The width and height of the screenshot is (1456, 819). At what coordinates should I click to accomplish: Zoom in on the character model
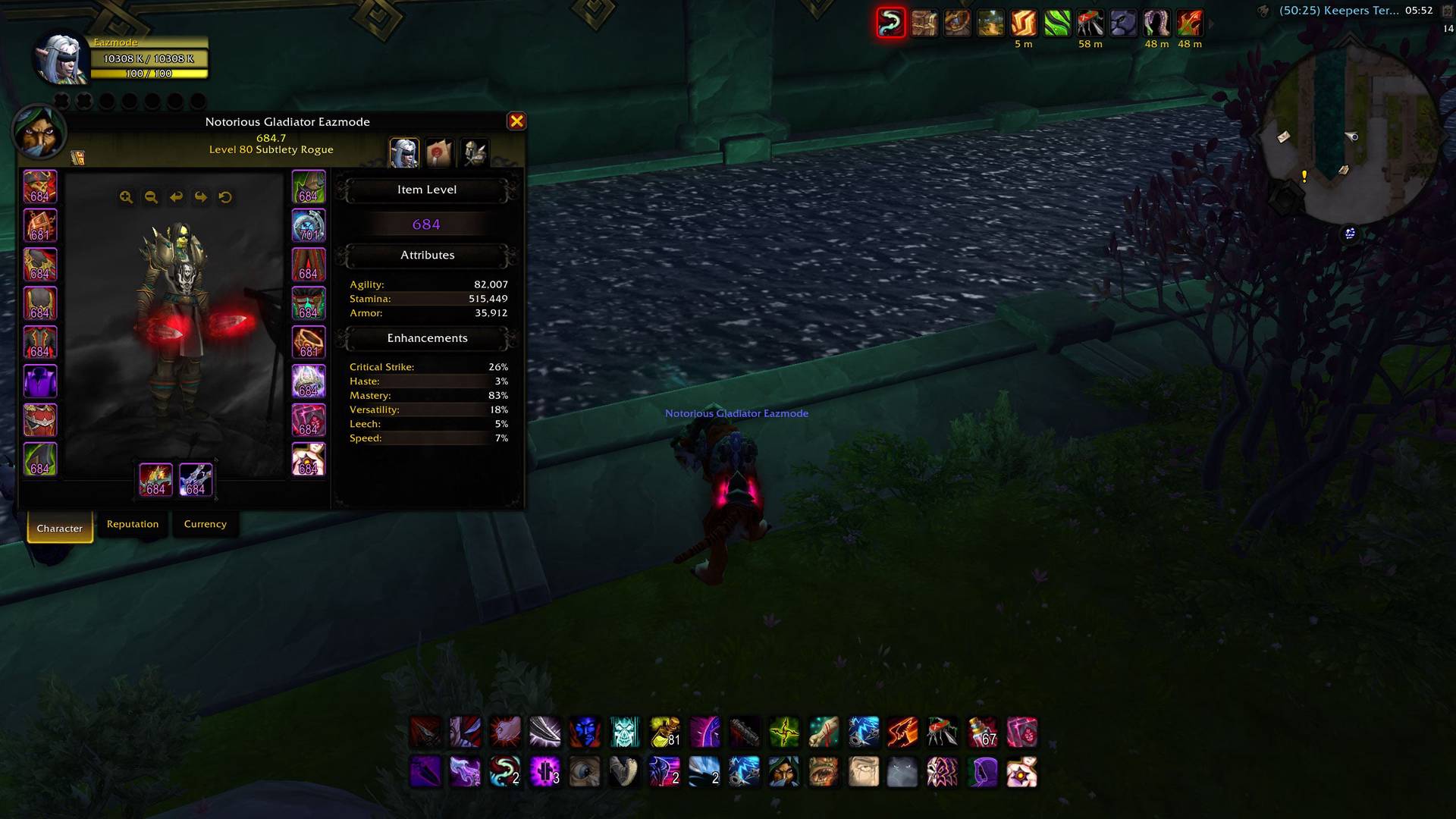[x=126, y=197]
